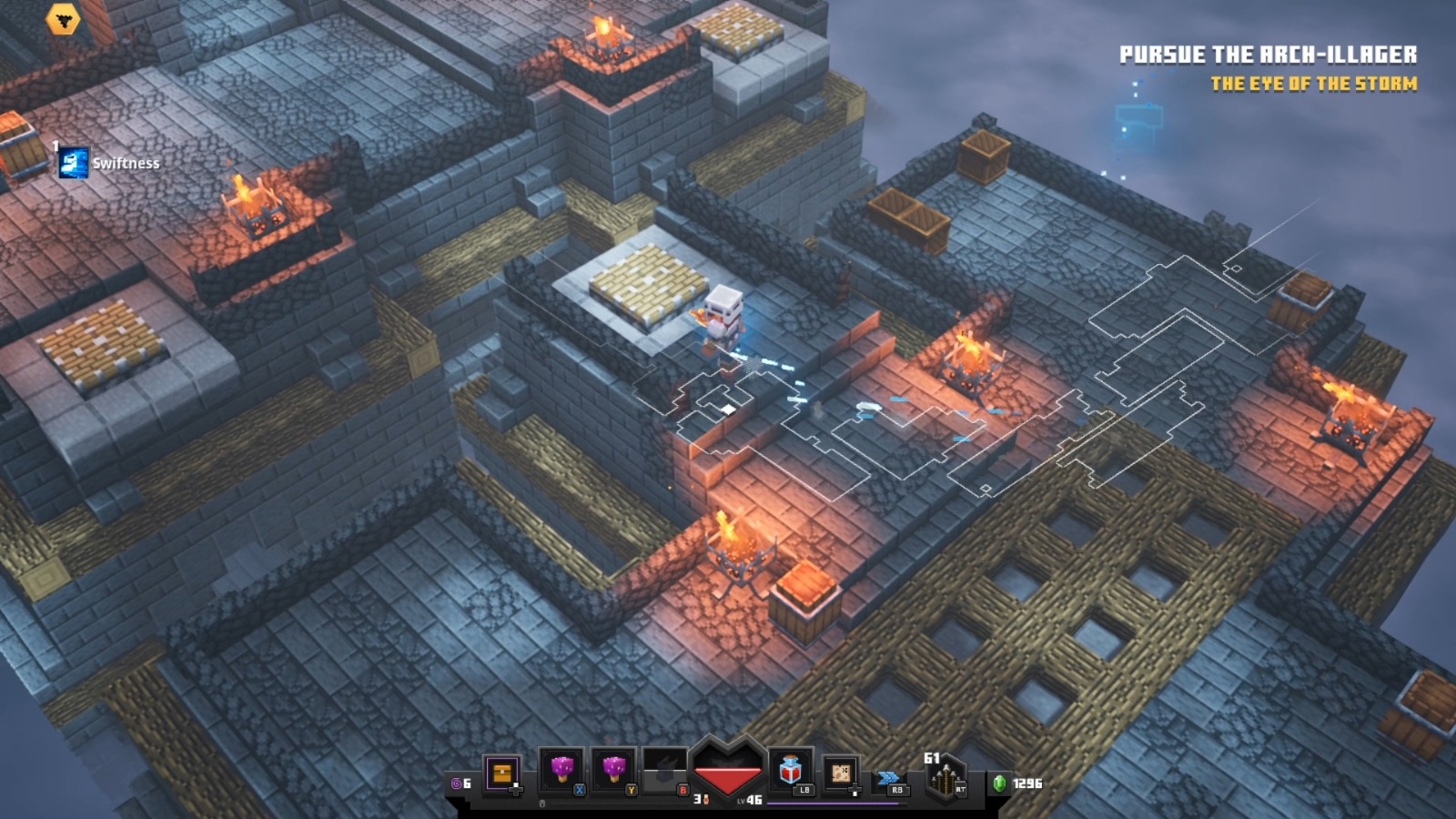1456x819 pixels.
Task: Activate the blue arrows dodge roll
Action: pyautogui.click(x=888, y=779)
